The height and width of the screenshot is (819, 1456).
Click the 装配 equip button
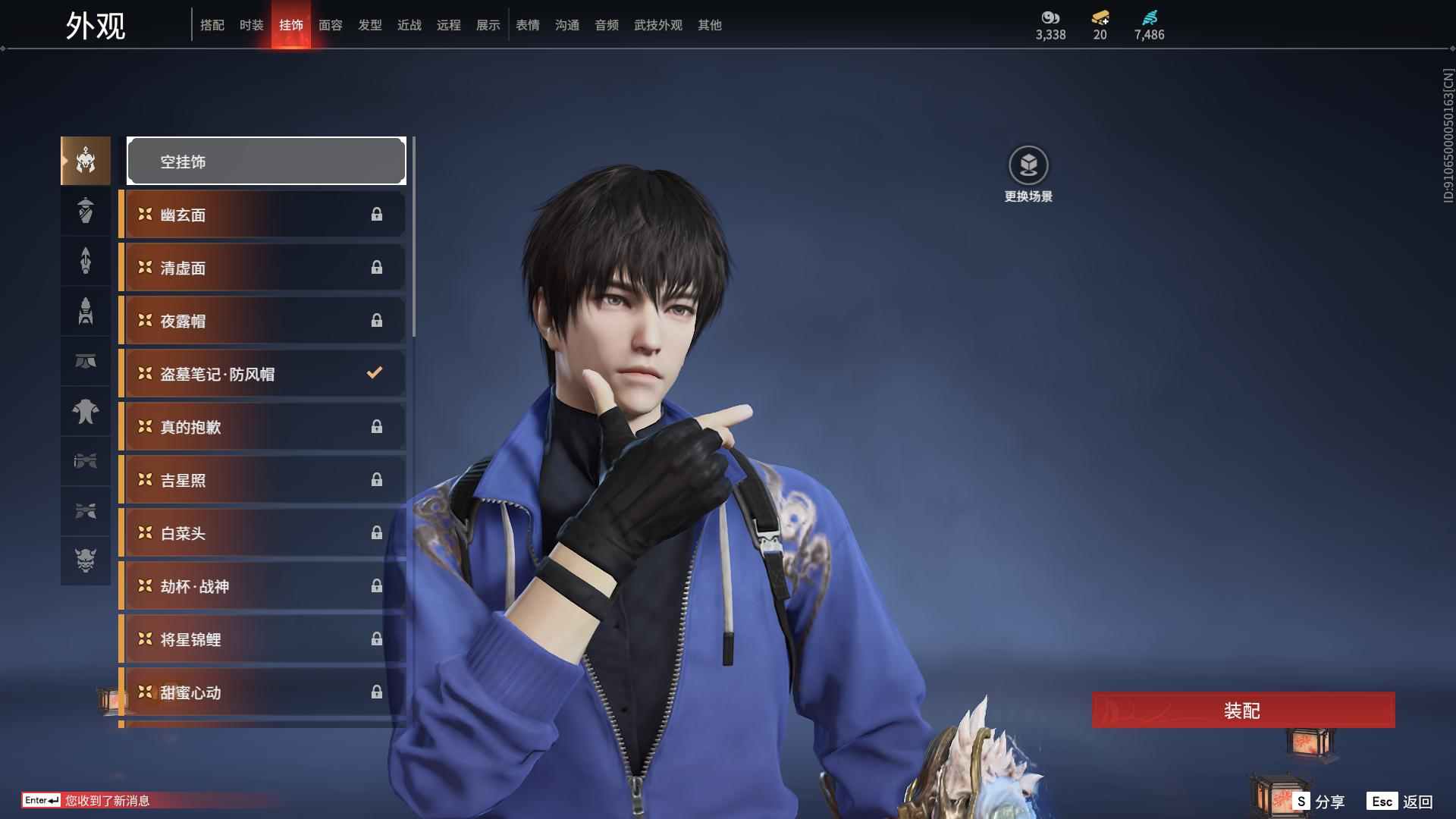(1243, 711)
